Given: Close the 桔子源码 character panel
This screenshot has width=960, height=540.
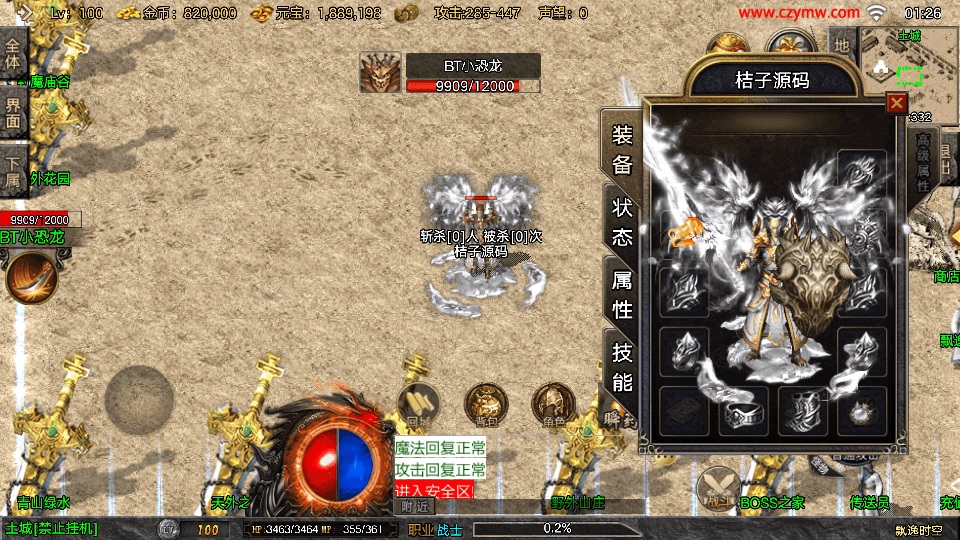Looking at the screenshot, I should (896, 103).
